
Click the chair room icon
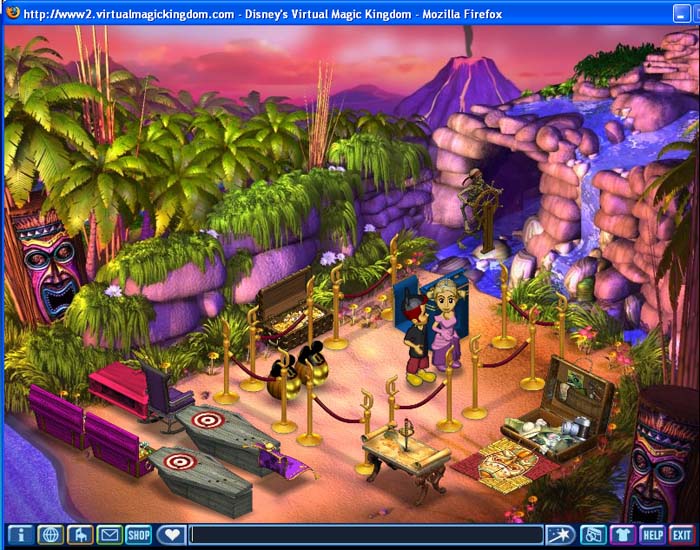pos(80,535)
